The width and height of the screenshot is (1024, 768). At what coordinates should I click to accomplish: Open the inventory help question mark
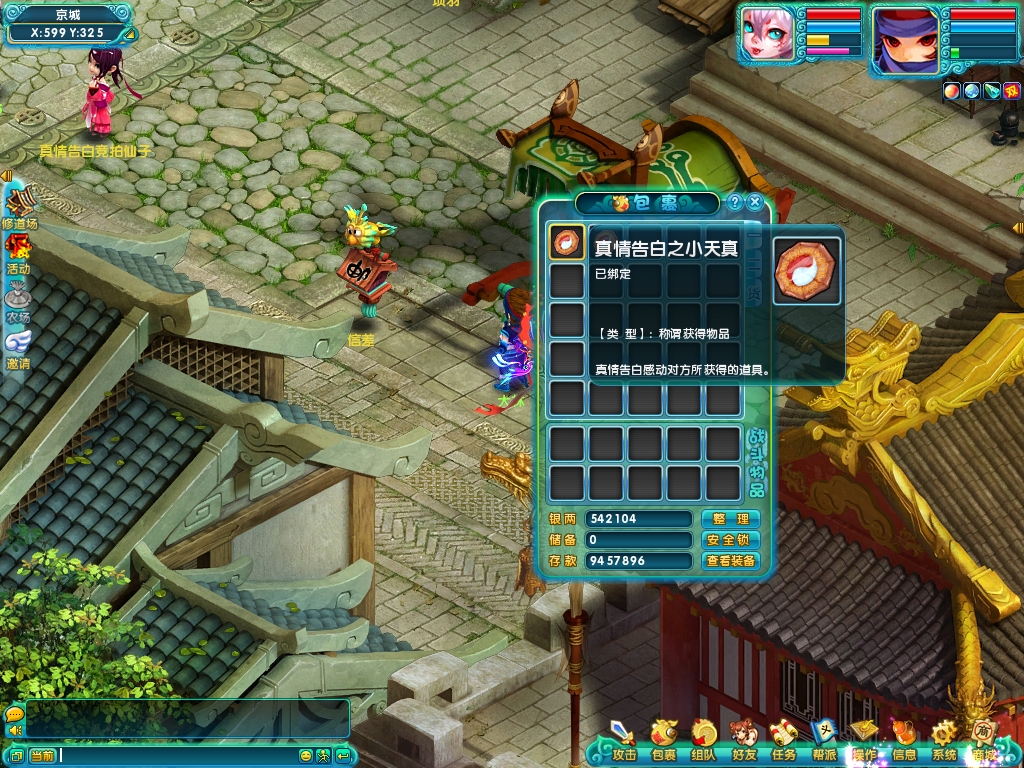735,202
